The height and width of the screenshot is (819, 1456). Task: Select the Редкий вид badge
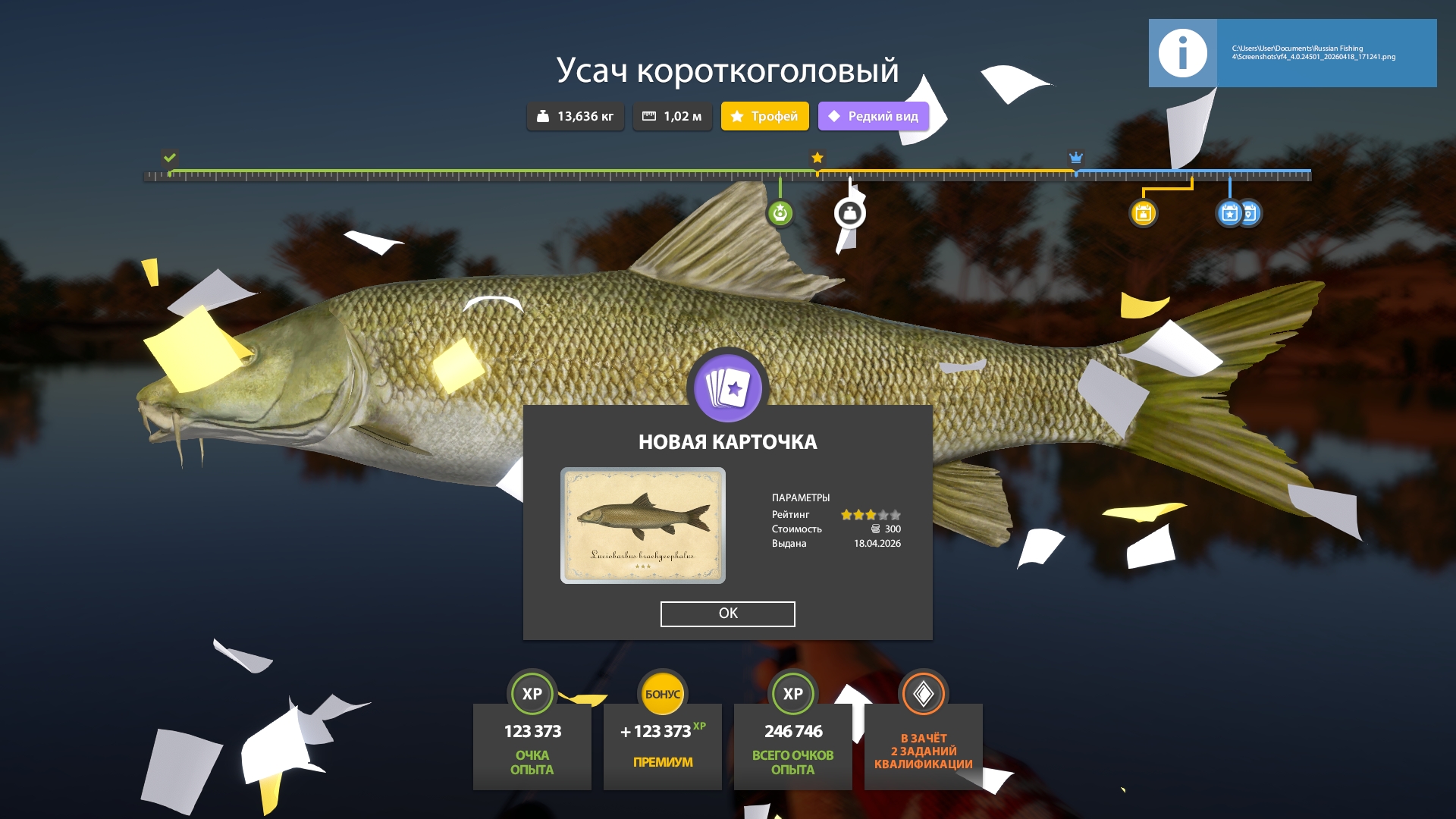(x=872, y=116)
